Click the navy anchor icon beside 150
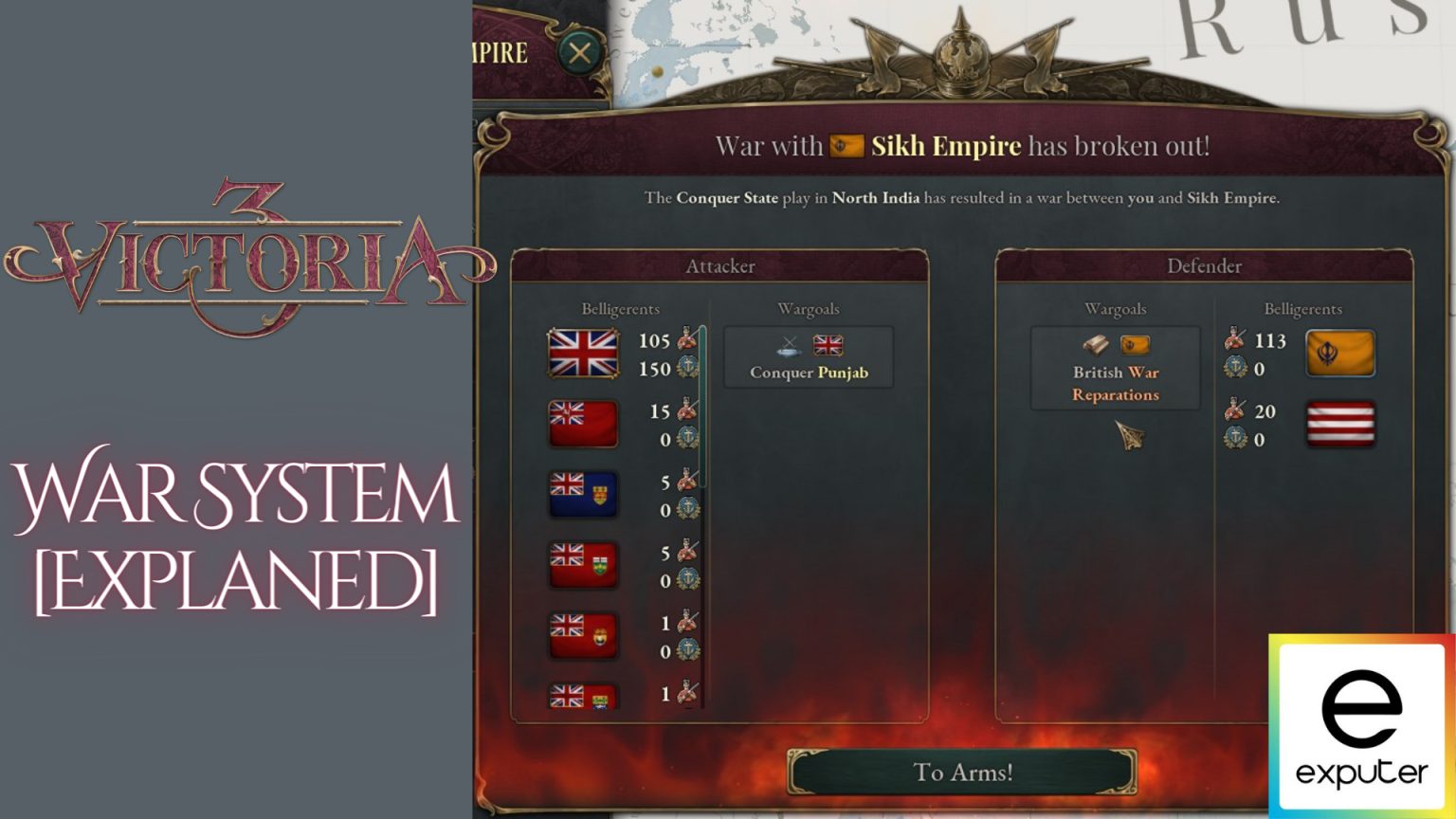Screen dimensions: 1456x819 coord(686,364)
